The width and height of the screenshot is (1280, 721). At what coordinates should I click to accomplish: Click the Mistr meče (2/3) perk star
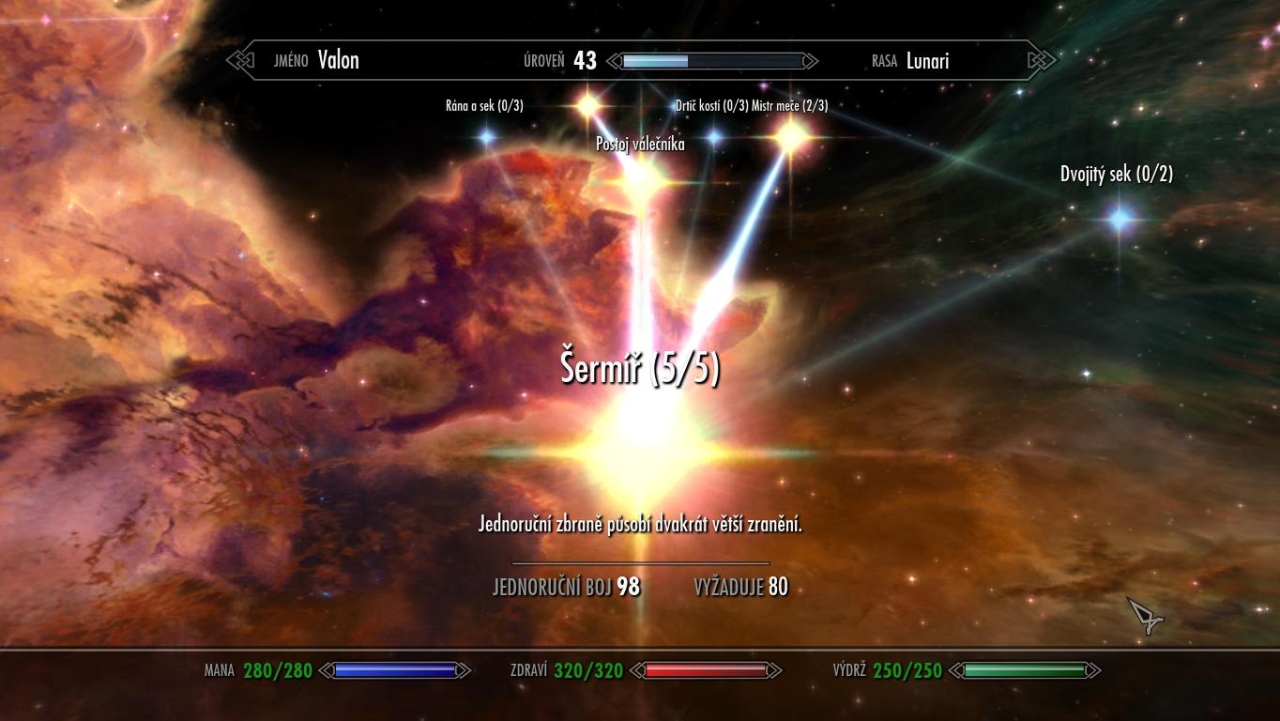791,137
